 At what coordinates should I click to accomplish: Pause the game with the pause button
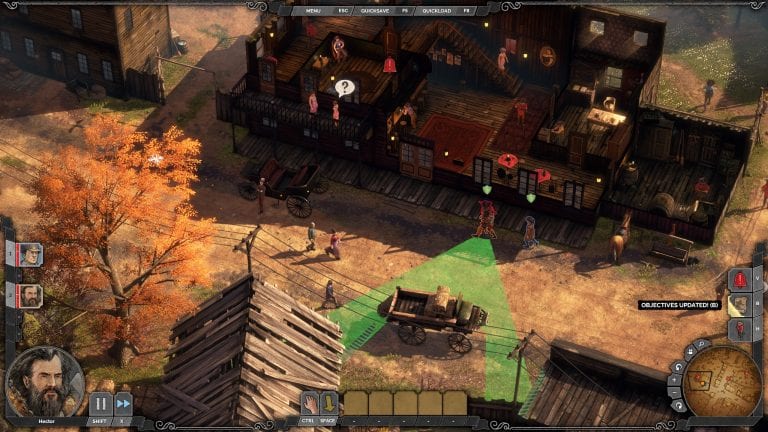click(x=99, y=404)
